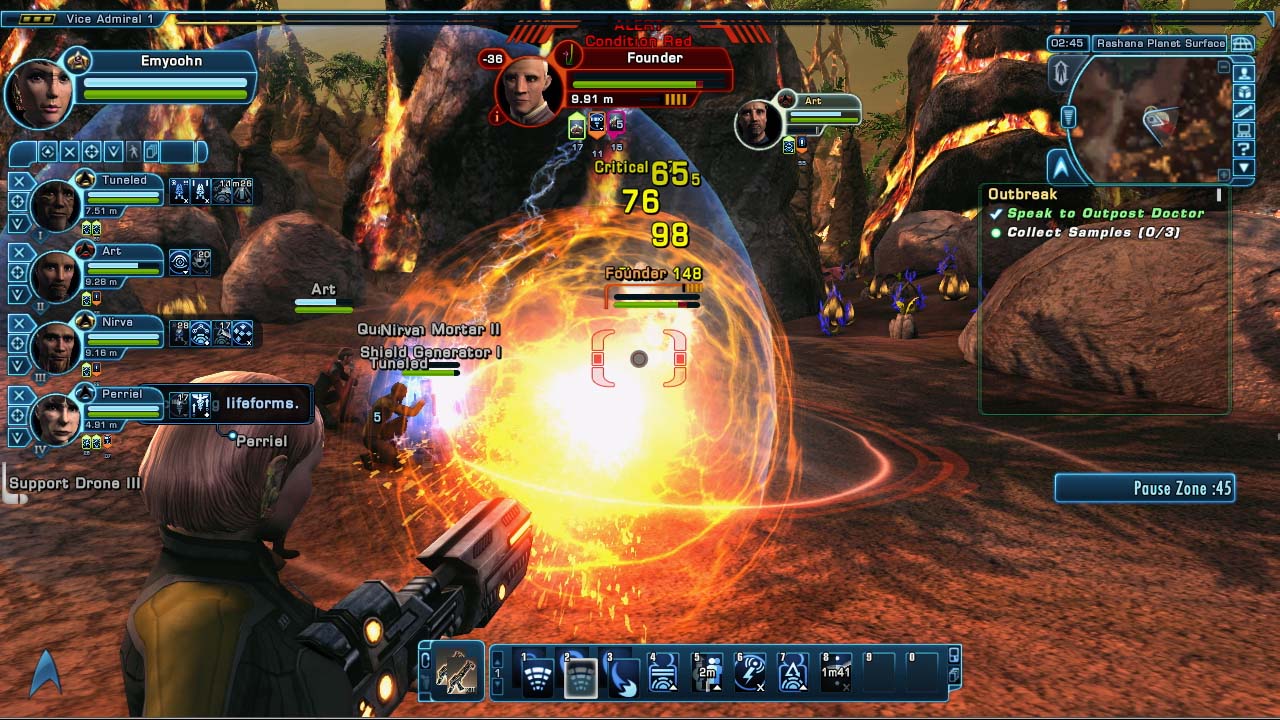Viewport: 1280px width, 720px height.
Task: Expand the down arrow menu beside the minimap
Action: point(1244,168)
